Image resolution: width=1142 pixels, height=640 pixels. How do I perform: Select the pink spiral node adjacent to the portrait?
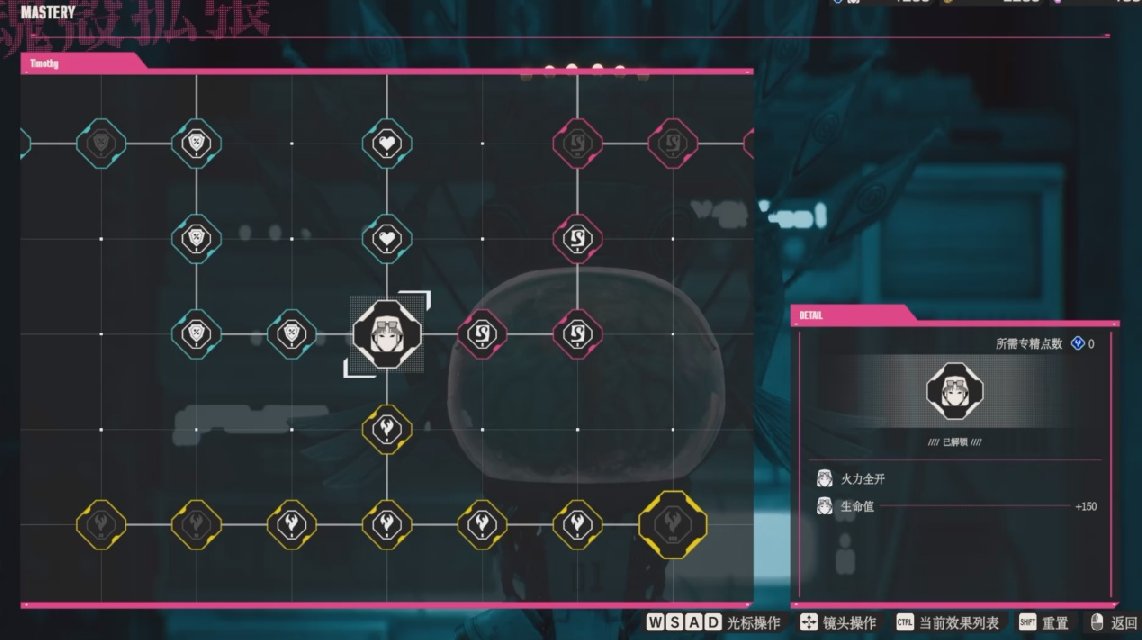(482, 334)
